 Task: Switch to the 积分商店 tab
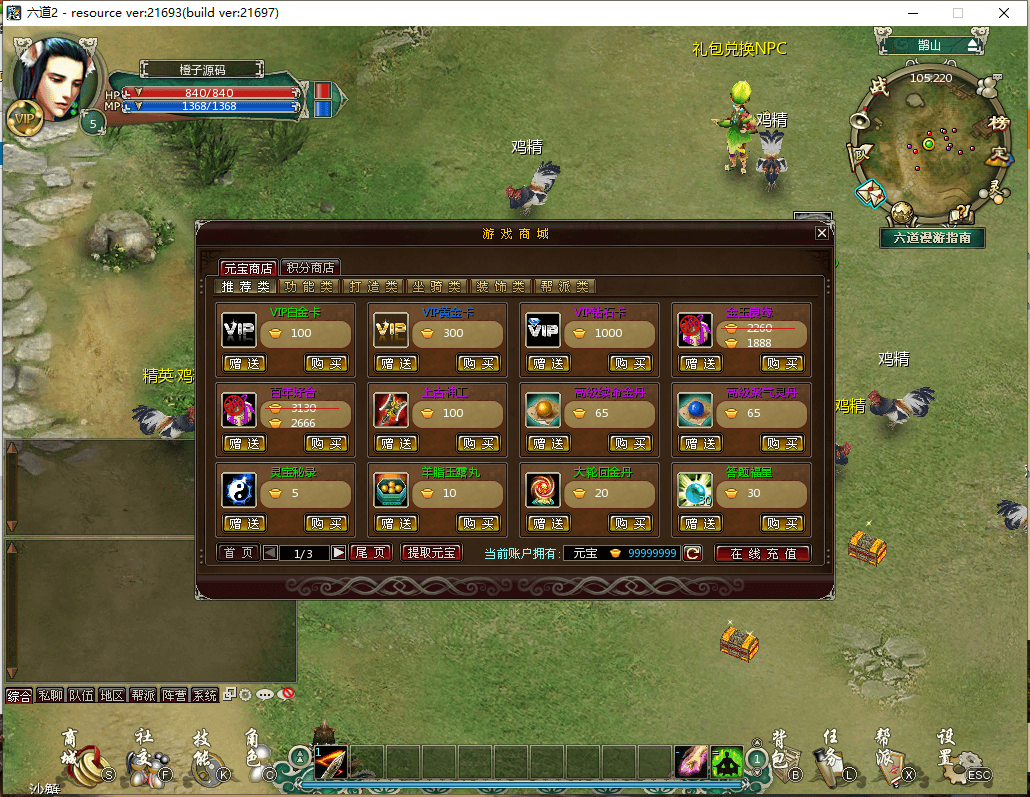pyautogui.click(x=311, y=268)
